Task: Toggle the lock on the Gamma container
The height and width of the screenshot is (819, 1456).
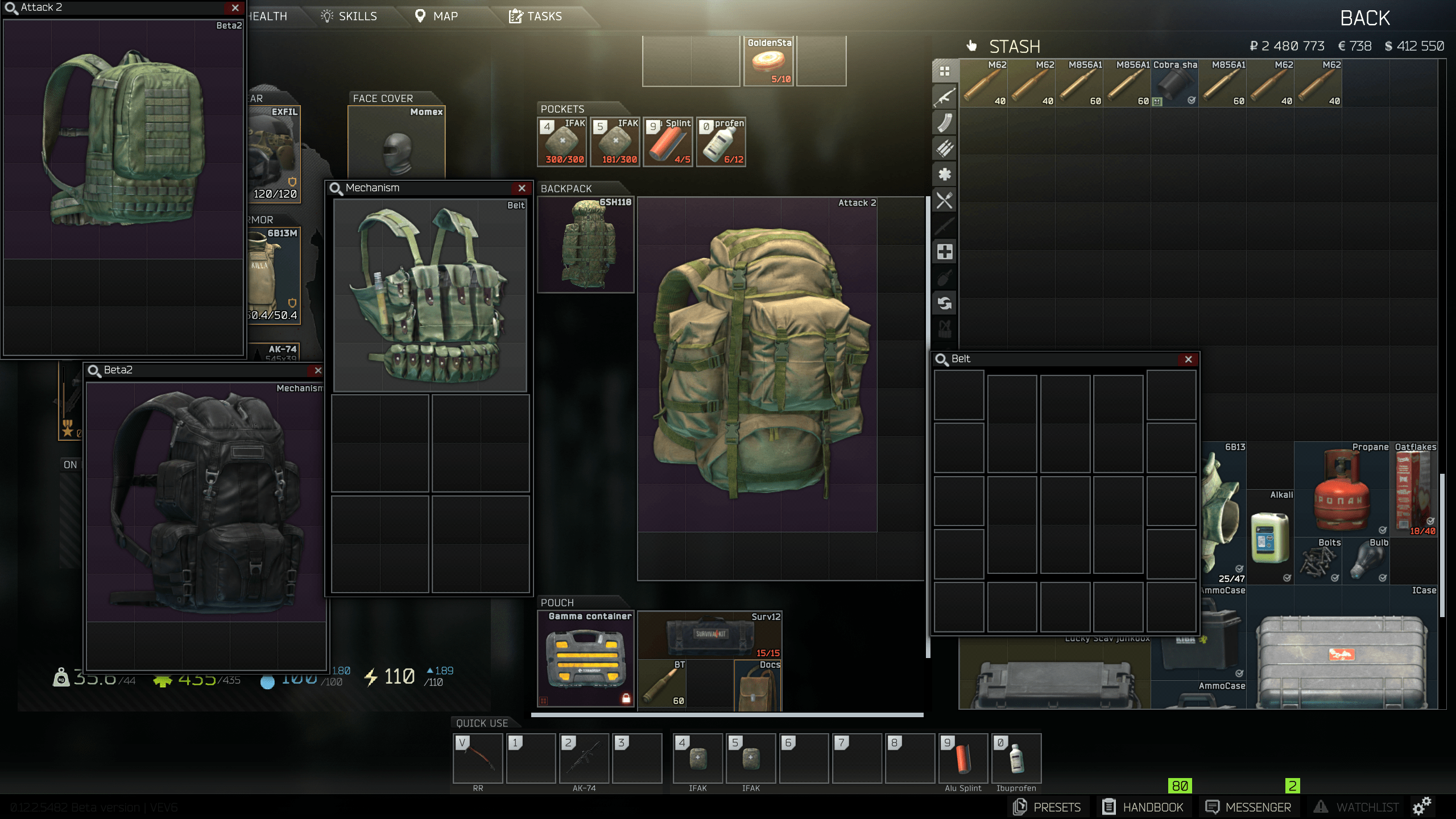Action: click(x=626, y=697)
